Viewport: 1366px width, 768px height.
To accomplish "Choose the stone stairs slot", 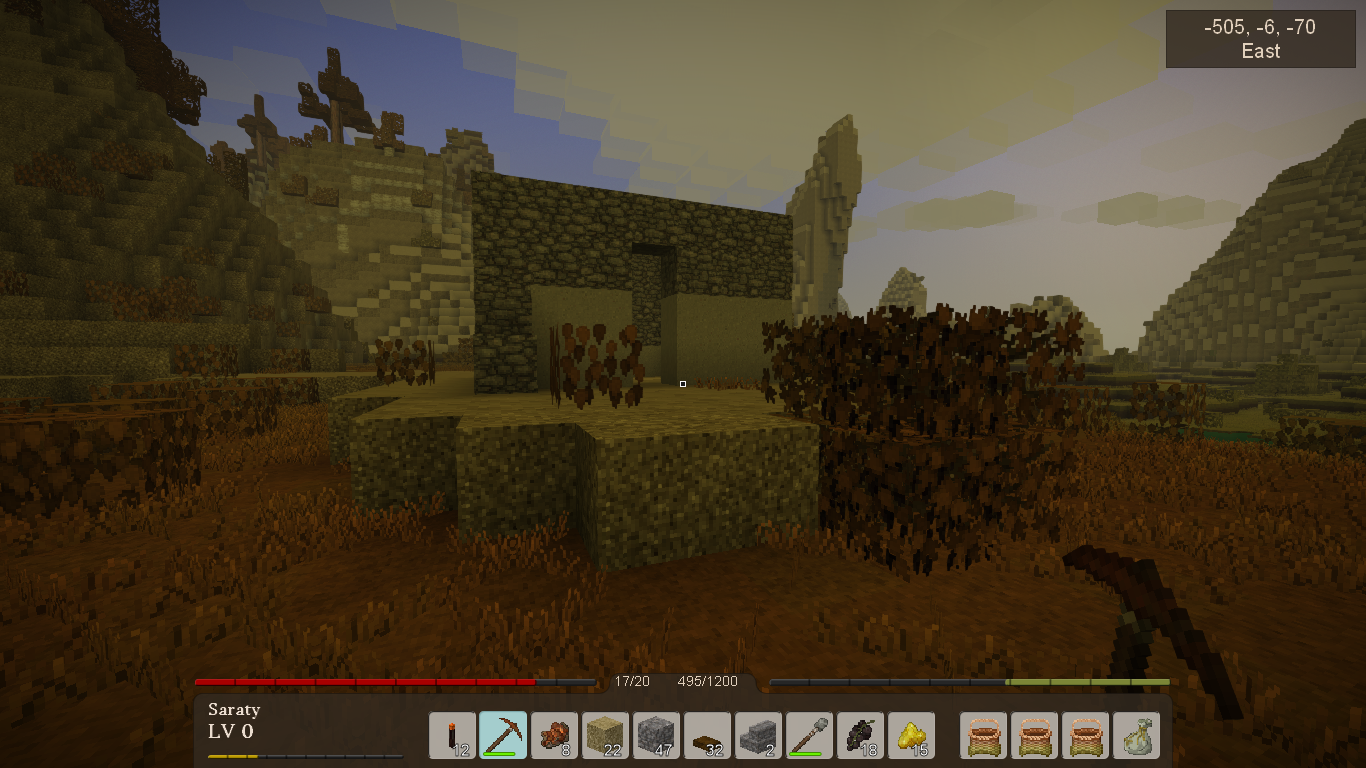I will [x=759, y=736].
